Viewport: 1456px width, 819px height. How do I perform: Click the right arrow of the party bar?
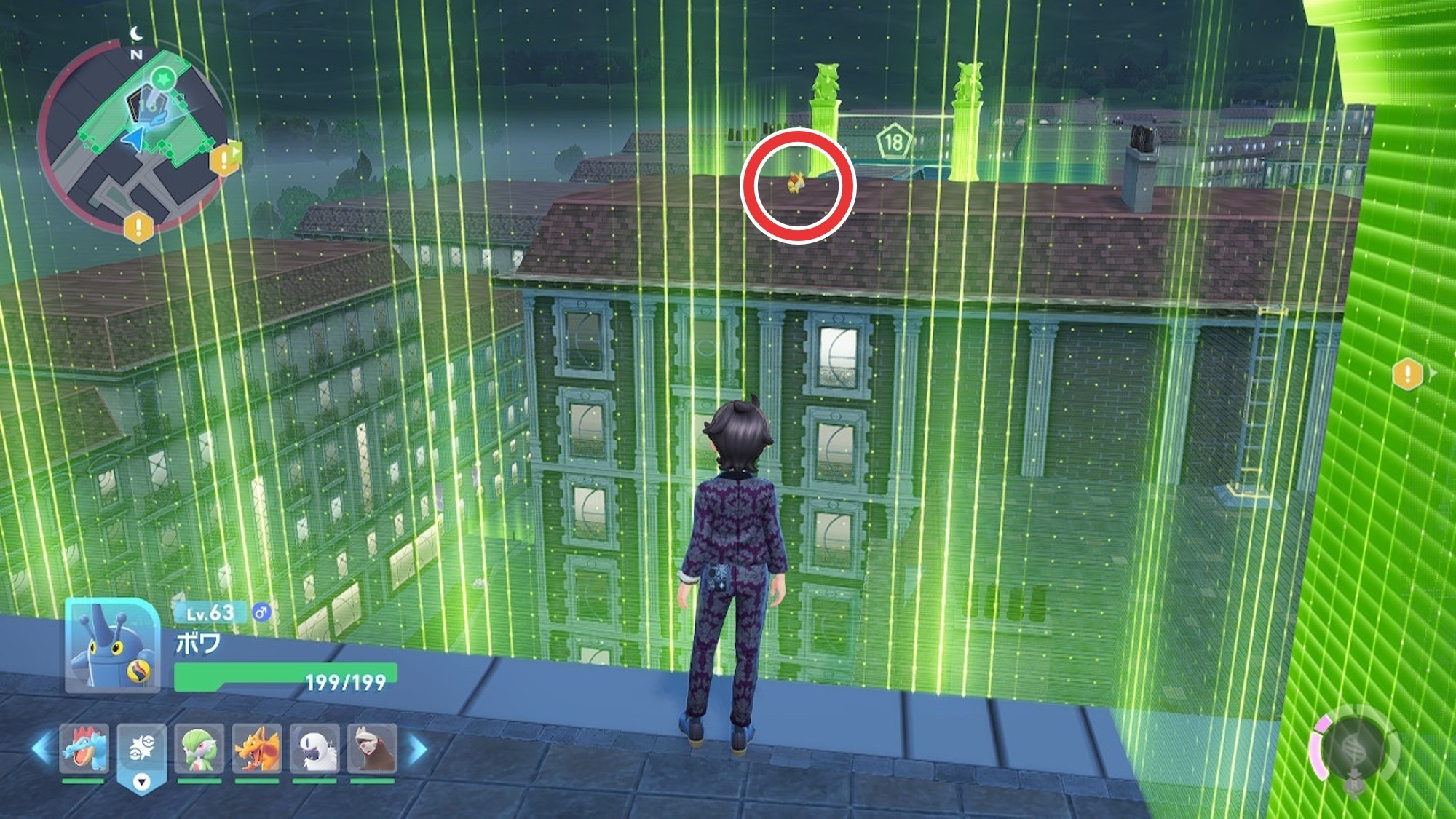coord(418,748)
